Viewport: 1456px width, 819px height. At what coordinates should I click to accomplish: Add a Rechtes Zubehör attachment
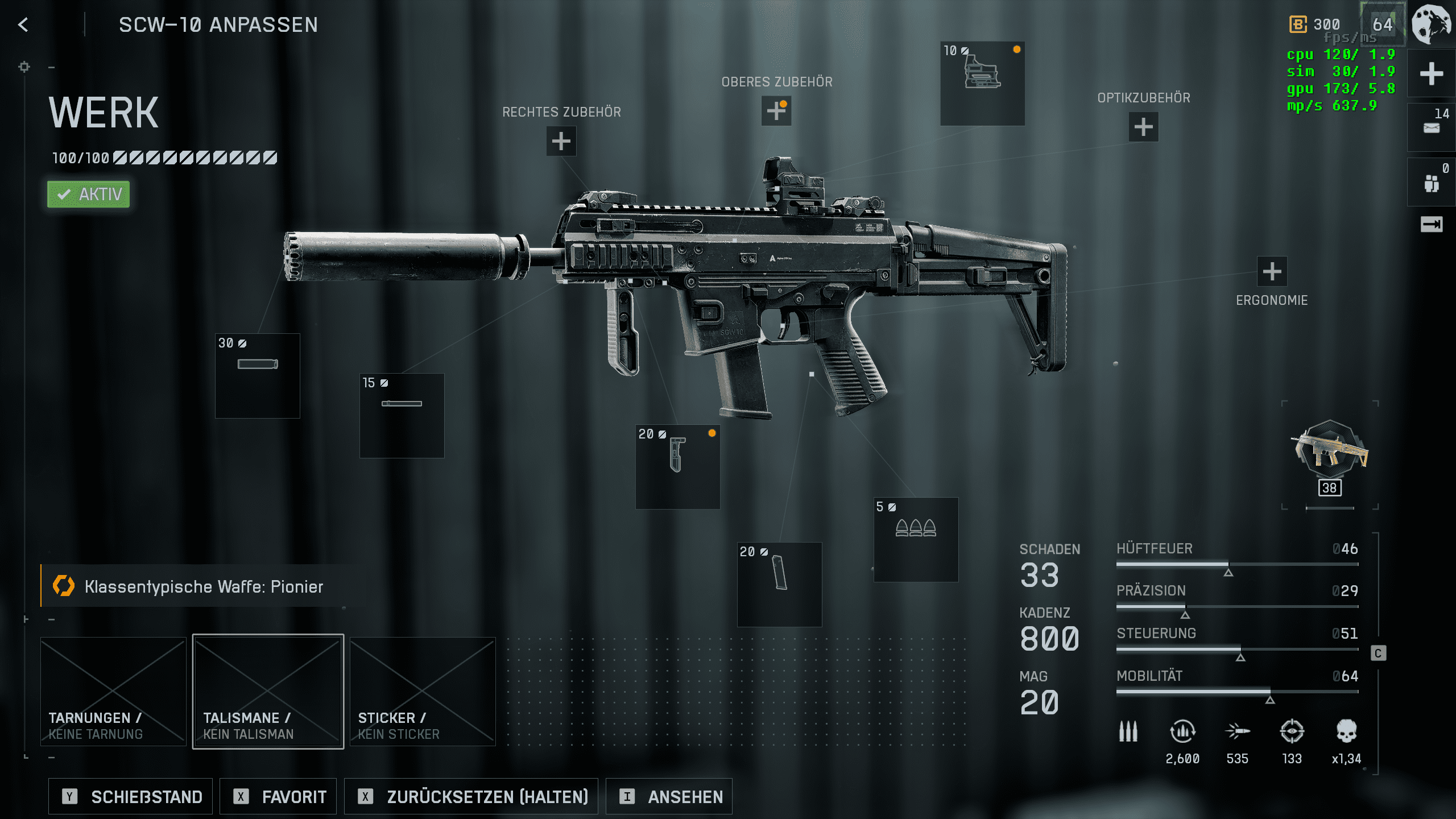click(x=561, y=141)
